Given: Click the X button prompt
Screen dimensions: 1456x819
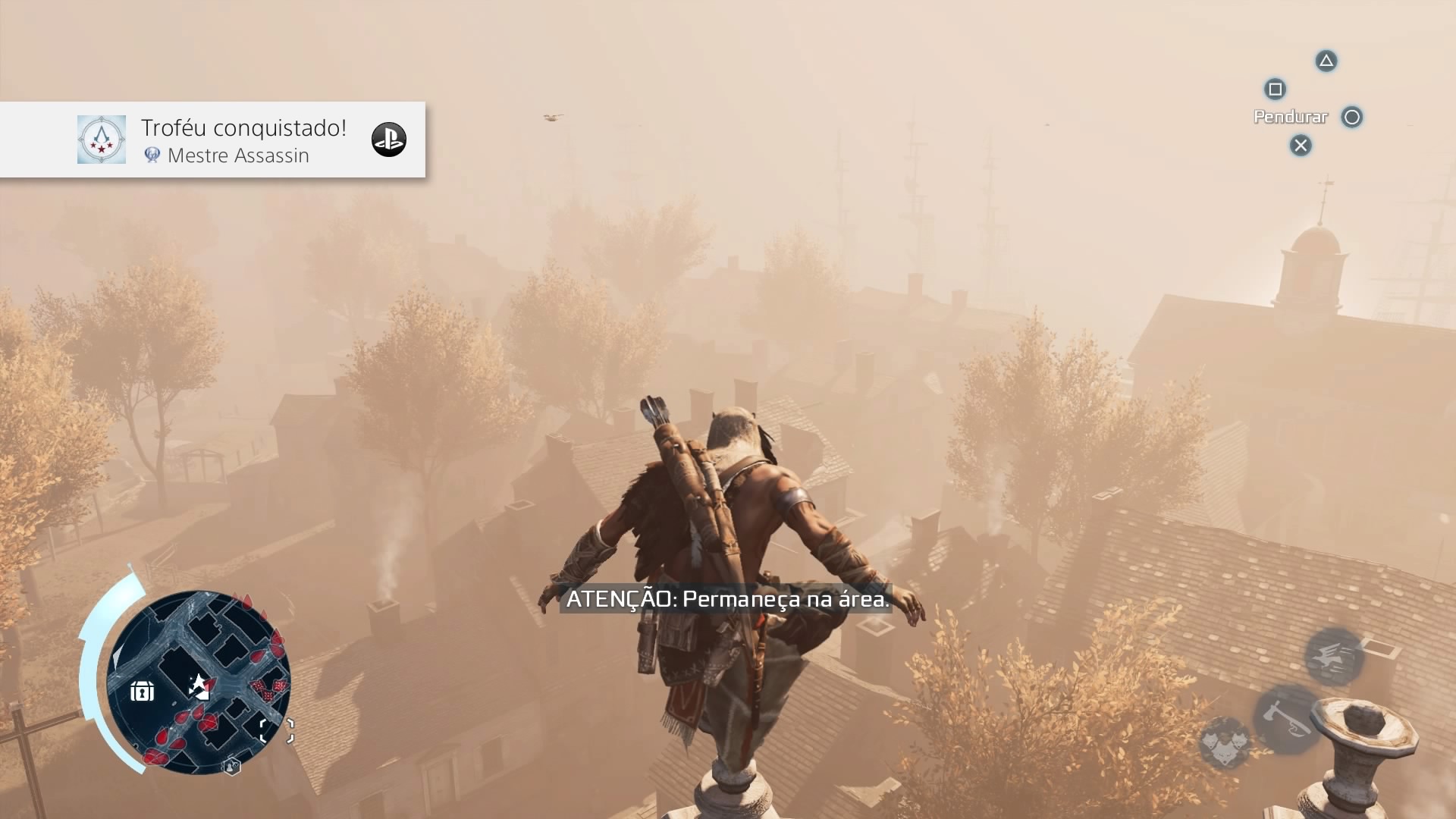Looking at the screenshot, I should (1300, 146).
